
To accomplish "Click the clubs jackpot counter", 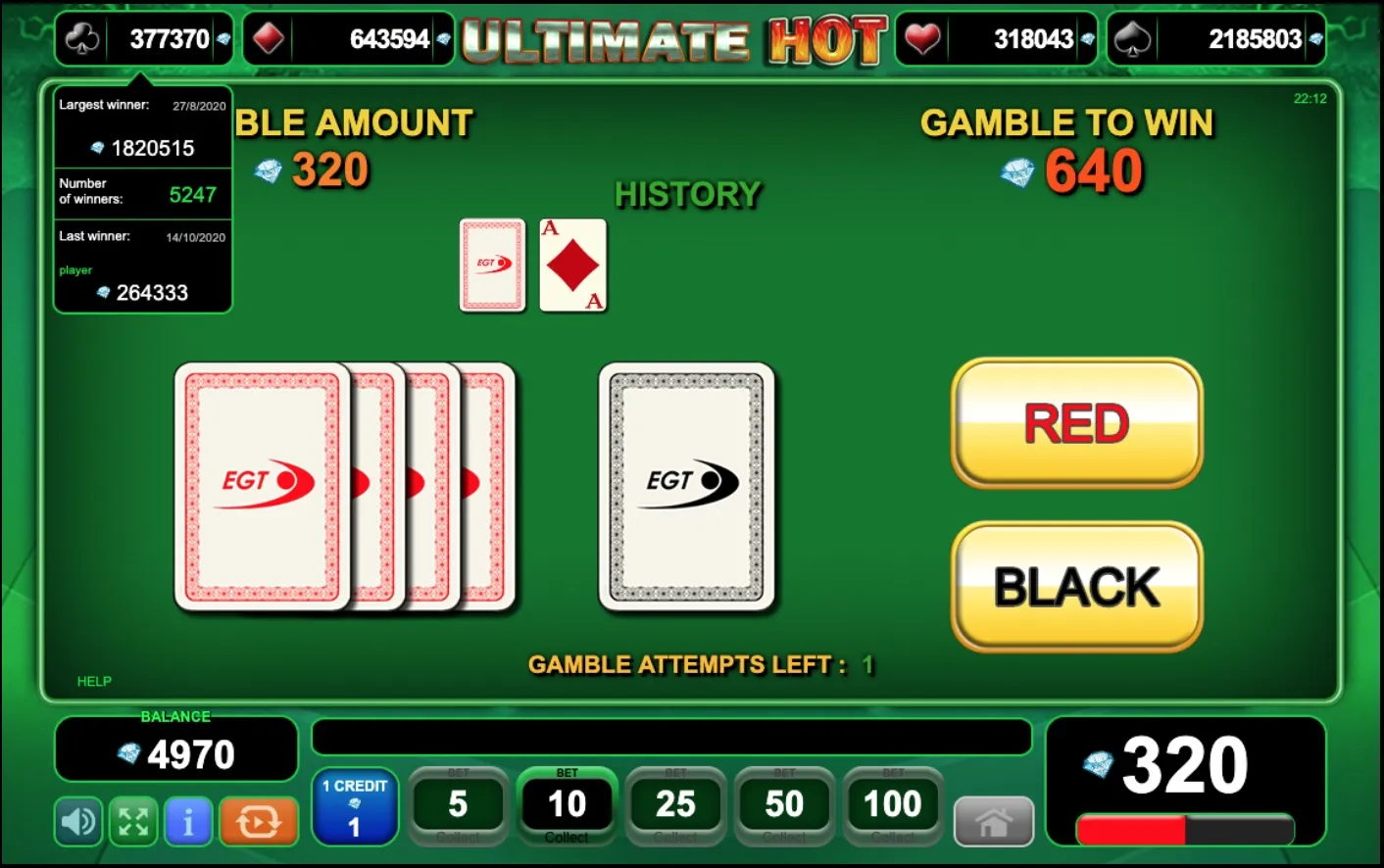I will (x=143, y=38).
